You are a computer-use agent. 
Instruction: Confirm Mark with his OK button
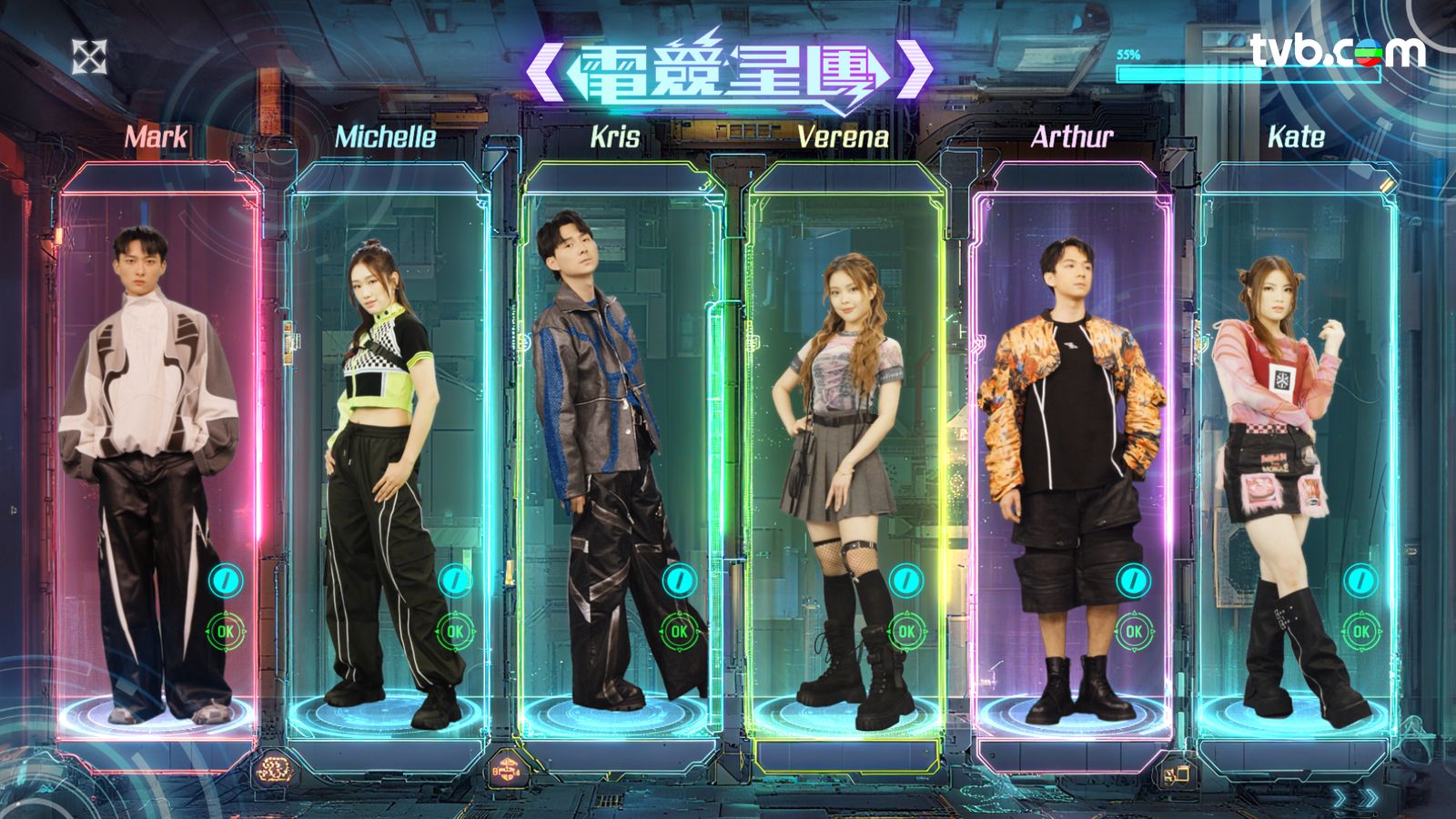pyautogui.click(x=226, y=630)
